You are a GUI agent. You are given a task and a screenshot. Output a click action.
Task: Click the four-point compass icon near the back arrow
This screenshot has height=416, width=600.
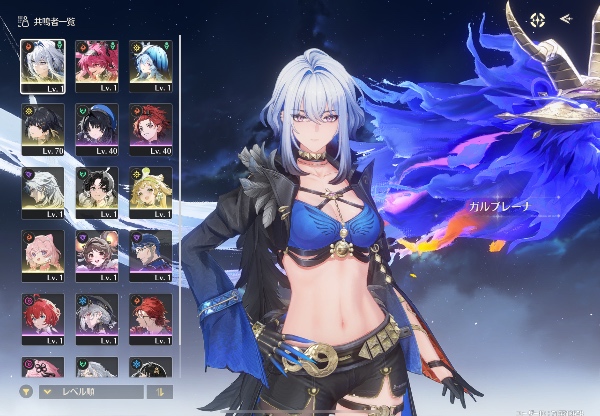coord(538,18)
